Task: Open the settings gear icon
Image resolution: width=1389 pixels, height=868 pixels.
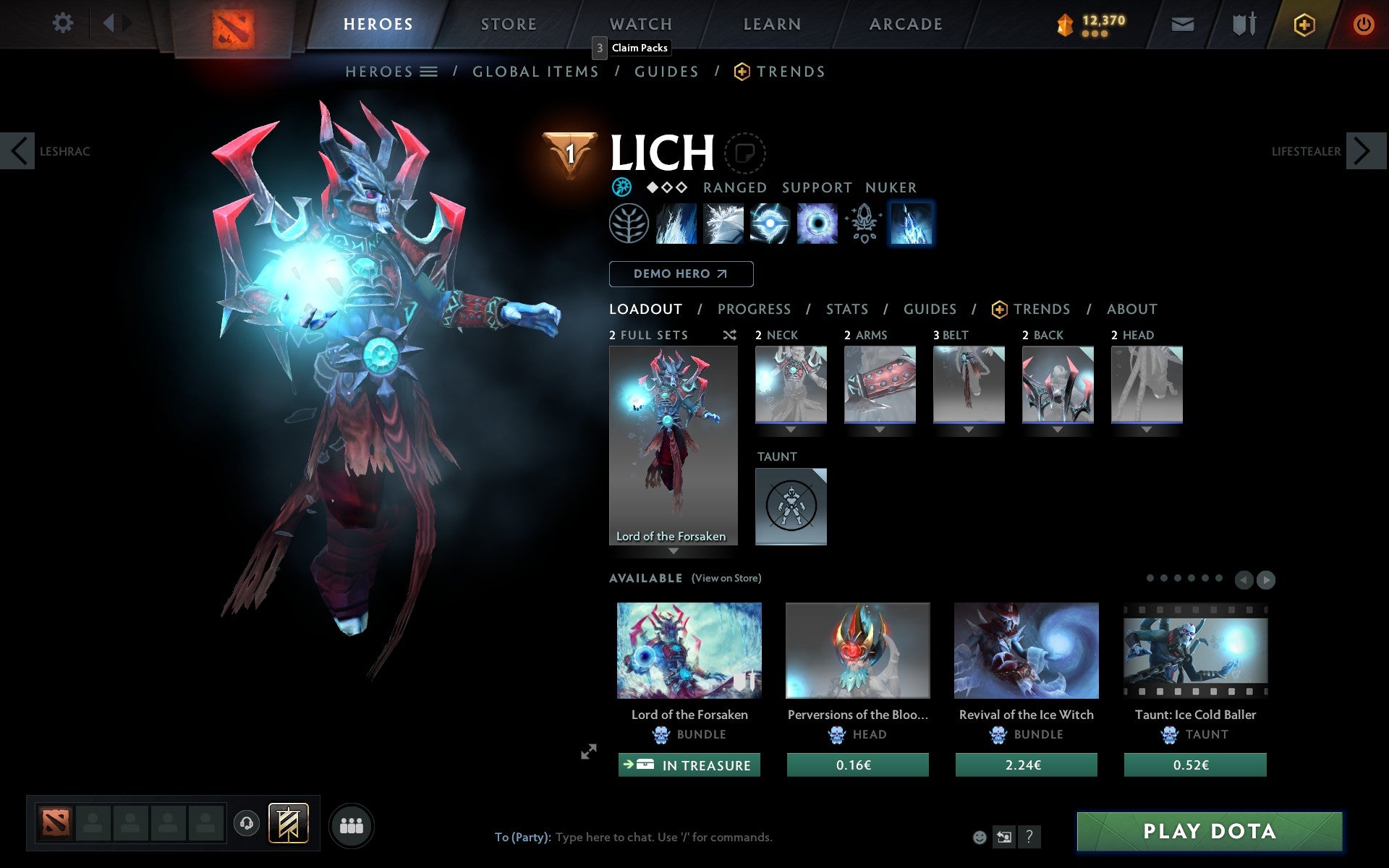Action: pos(64,23)
